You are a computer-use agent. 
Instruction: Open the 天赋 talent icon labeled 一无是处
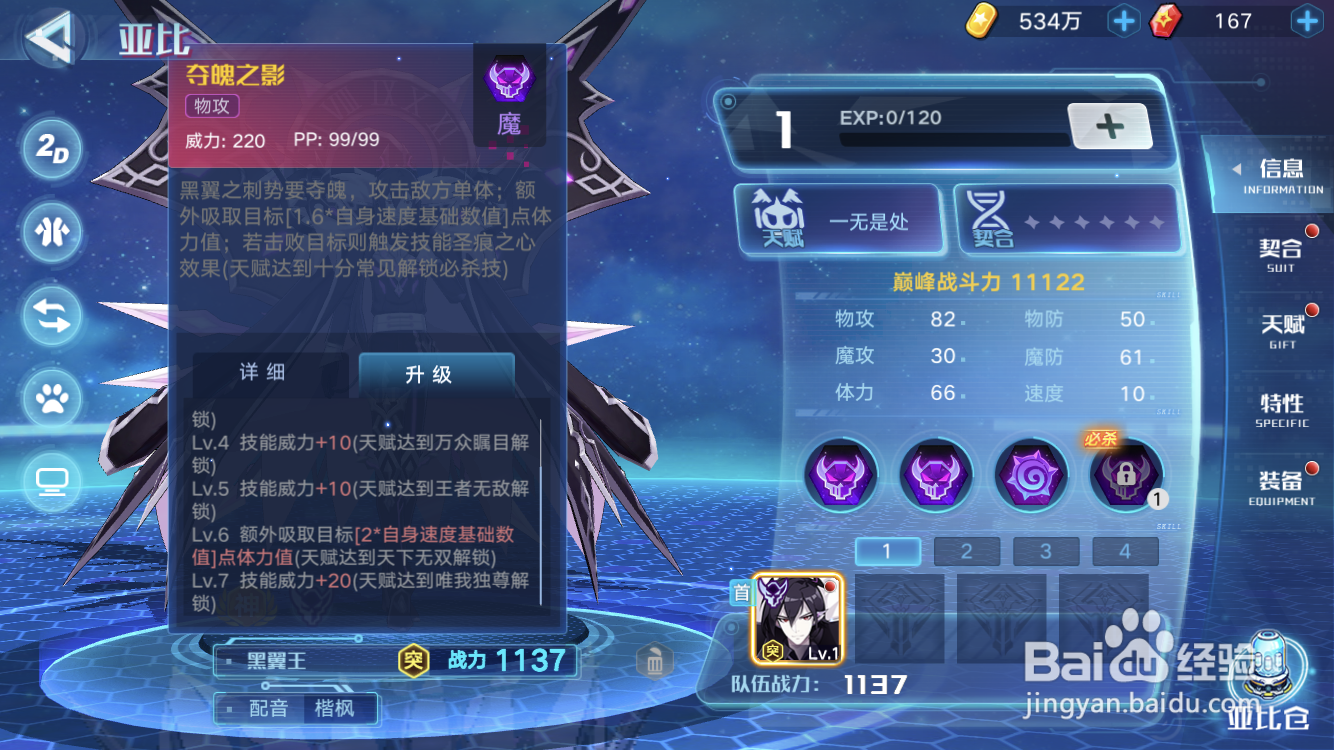(x=840, y=218)
